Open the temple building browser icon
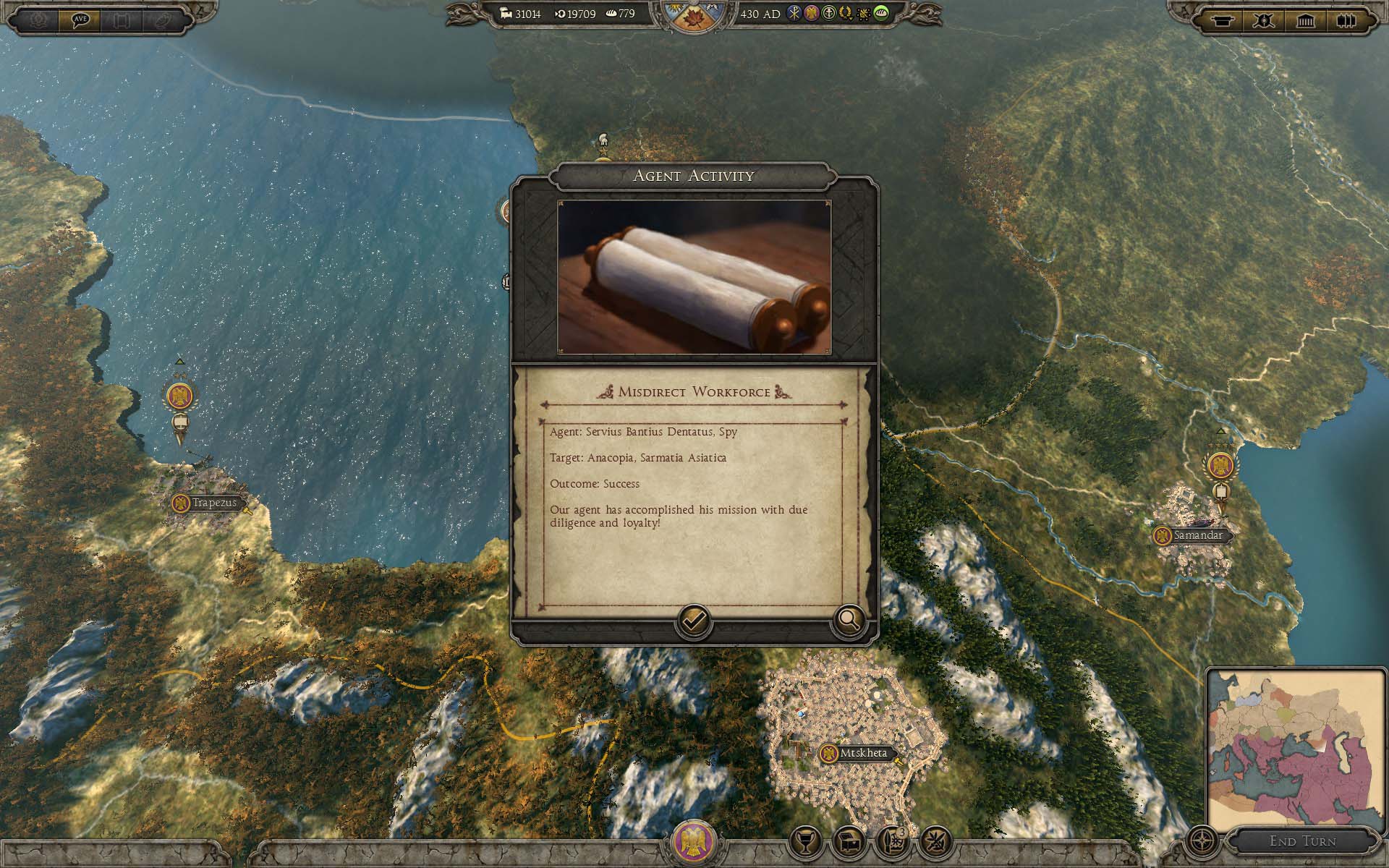 [1305, 20]
